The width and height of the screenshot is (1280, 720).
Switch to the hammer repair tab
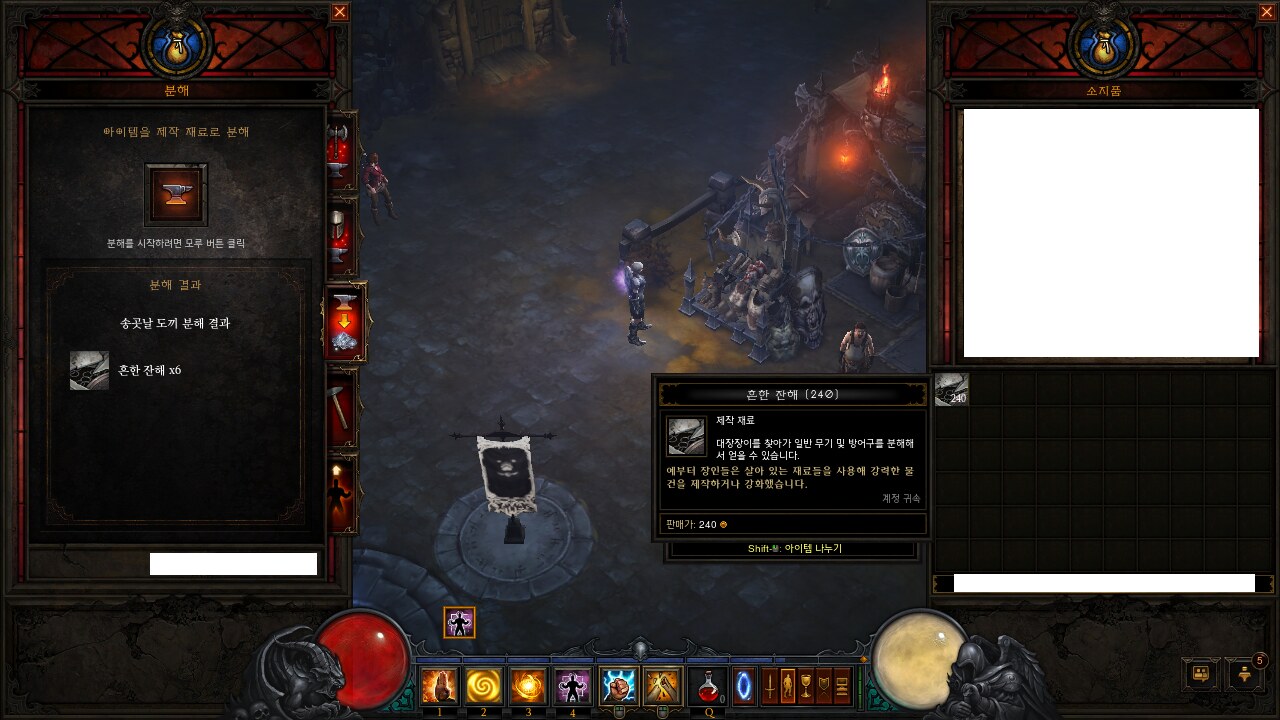(x=342, y=405)
